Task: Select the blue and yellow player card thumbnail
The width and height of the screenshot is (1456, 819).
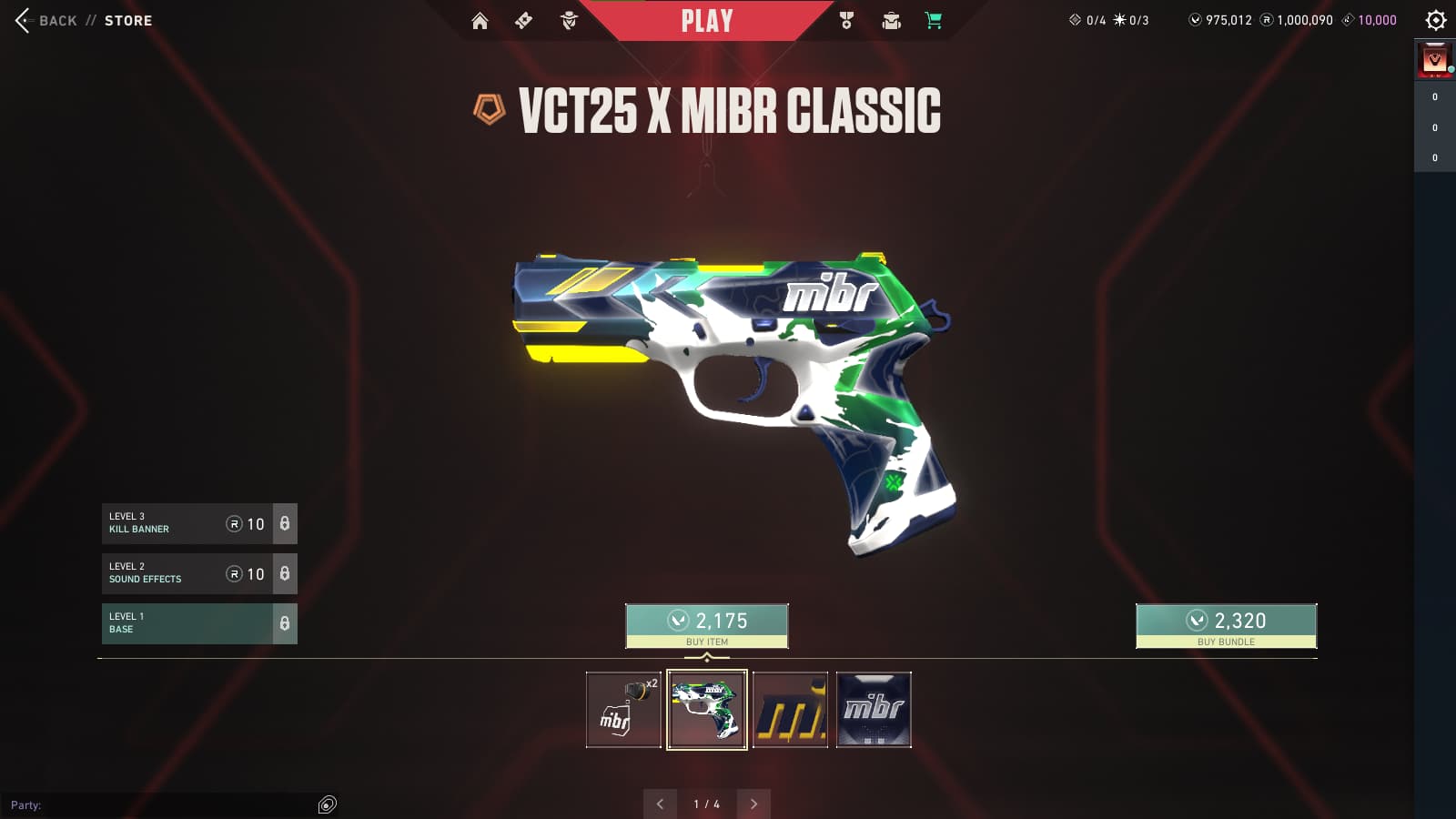Action: [790, 710]
